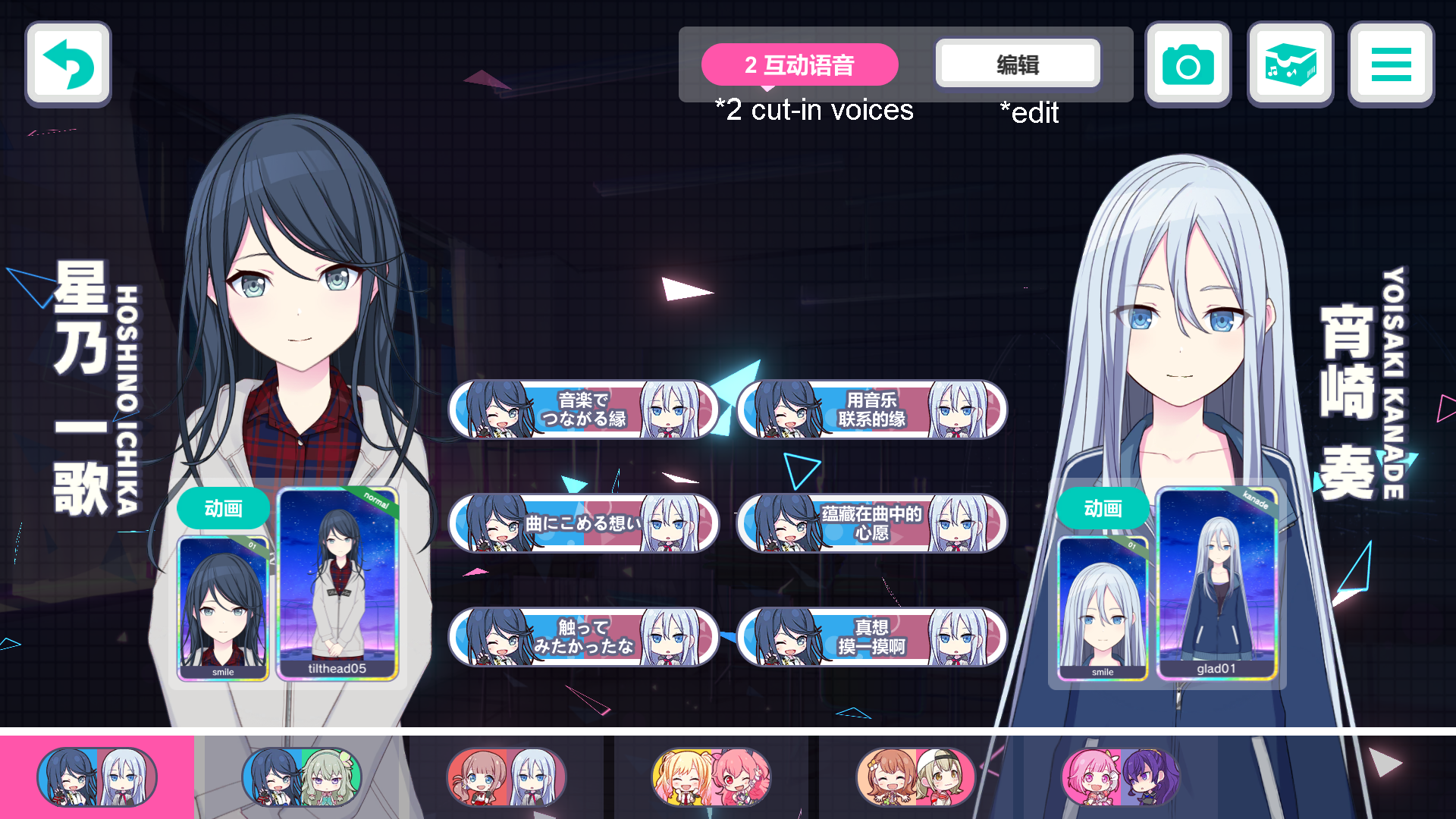Open the music box icon
The width and height of the screenshot is (1456, 819).
(x=1290, y=64)
